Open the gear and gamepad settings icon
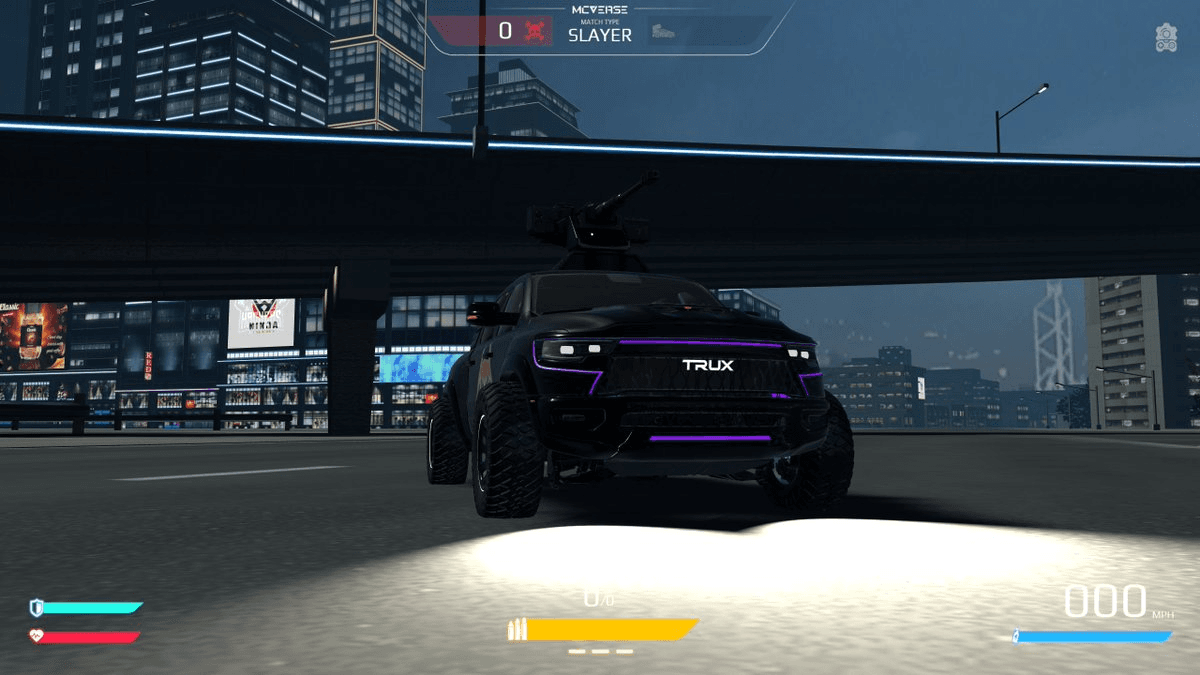 coord(1166,38)
